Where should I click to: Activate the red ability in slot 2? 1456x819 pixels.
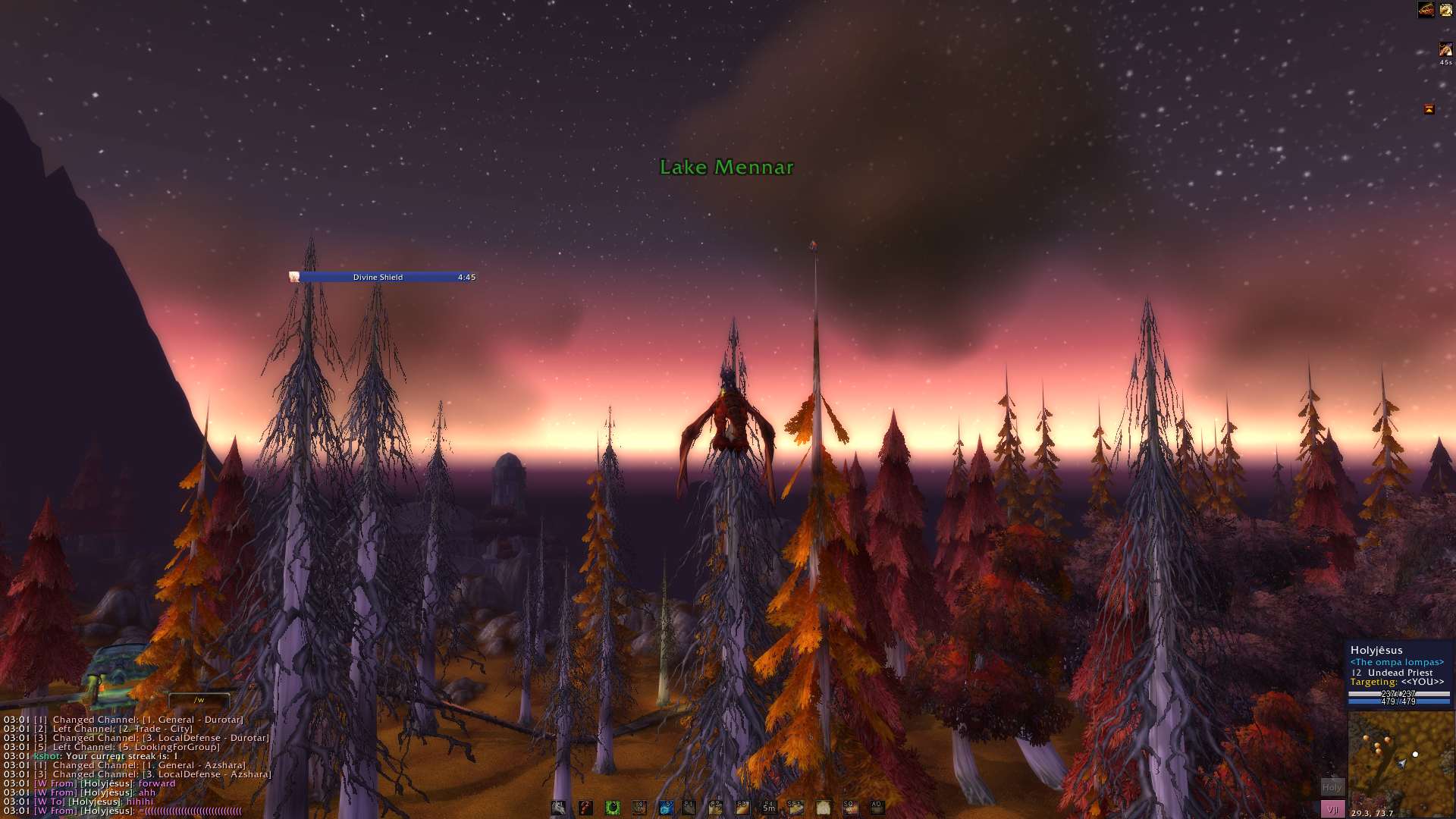click(x=585, y=808)
